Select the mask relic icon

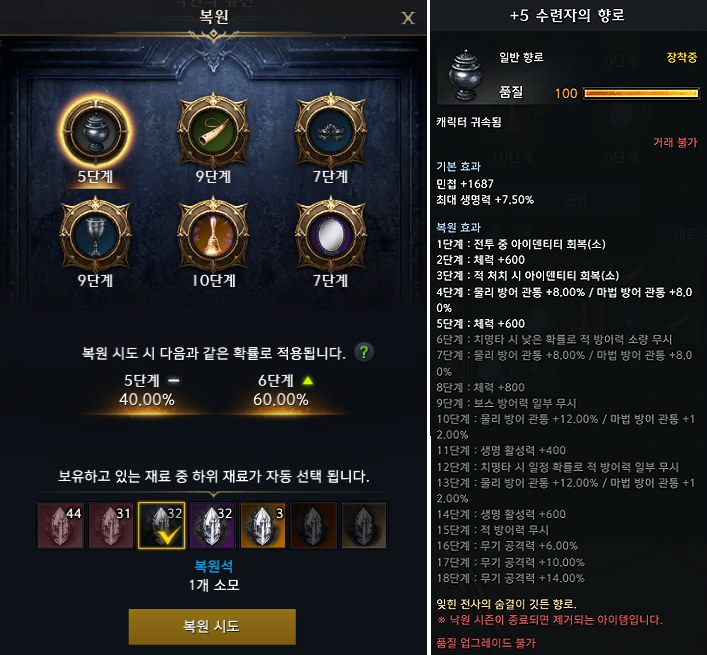[328, 126]
